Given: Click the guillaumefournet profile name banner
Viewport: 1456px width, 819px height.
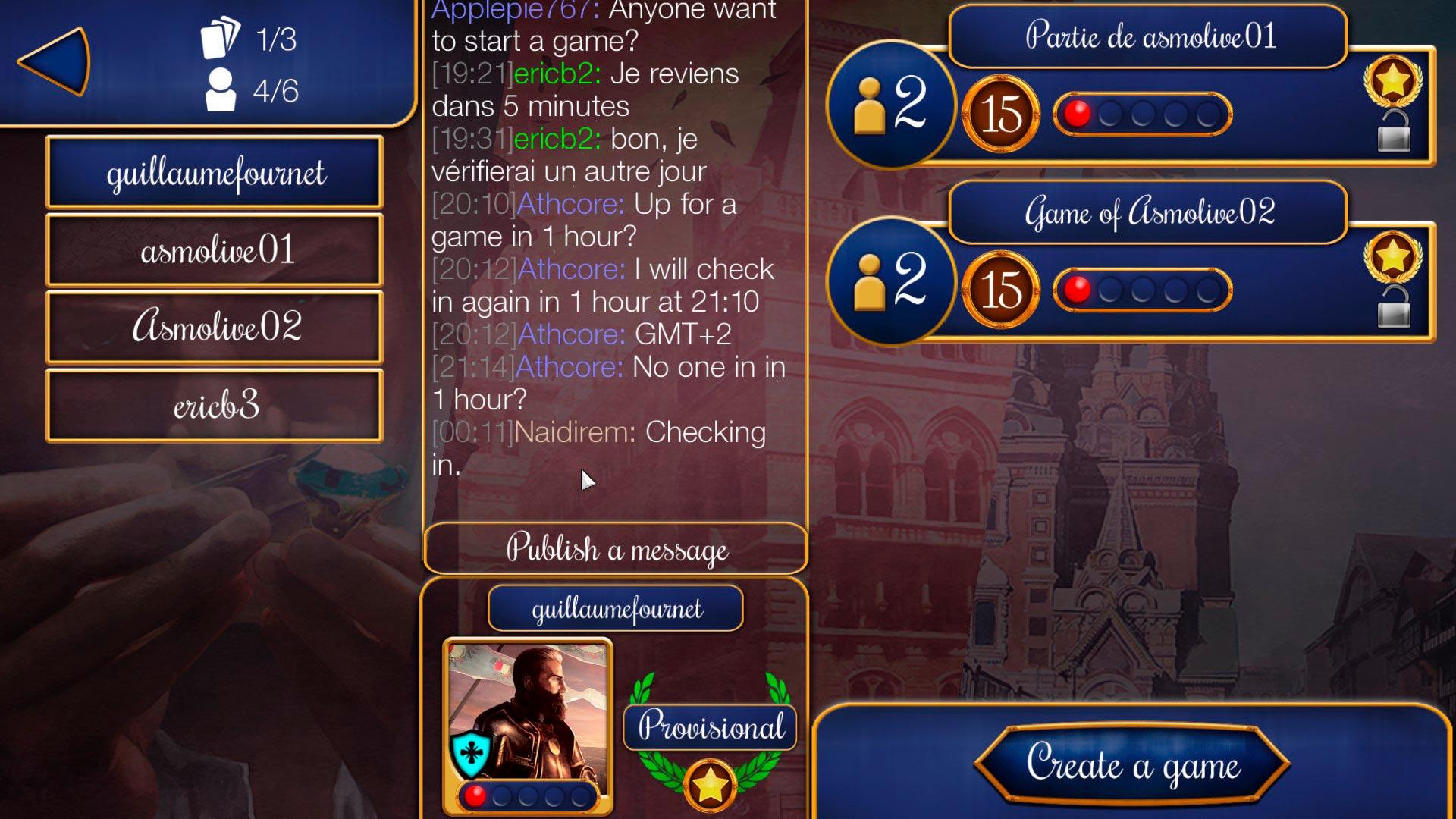Looking at the screenshot, I should pyautogui.click(x=616, y=608).
